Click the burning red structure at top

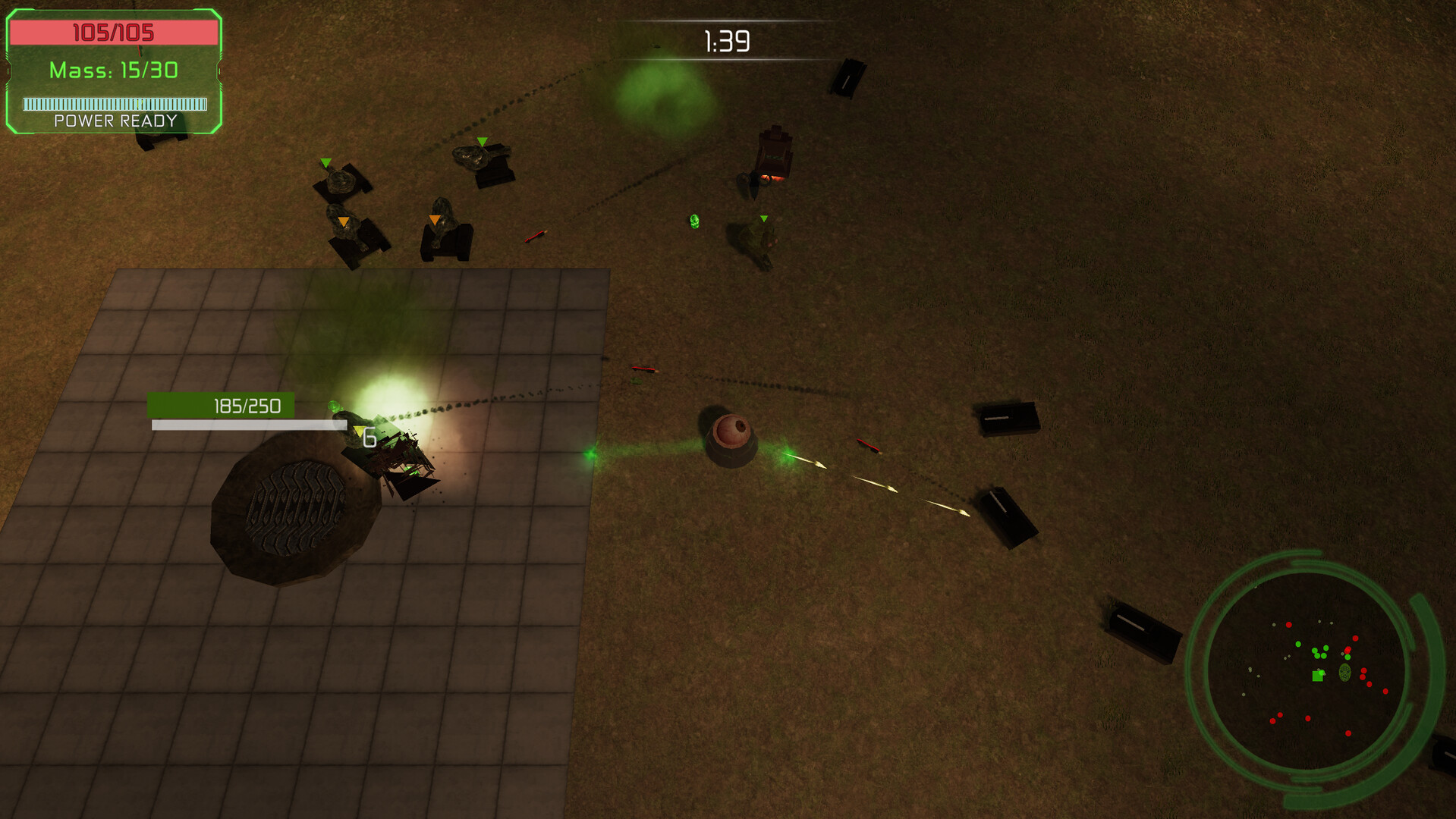pyautogui.click(x=772, y=155)
